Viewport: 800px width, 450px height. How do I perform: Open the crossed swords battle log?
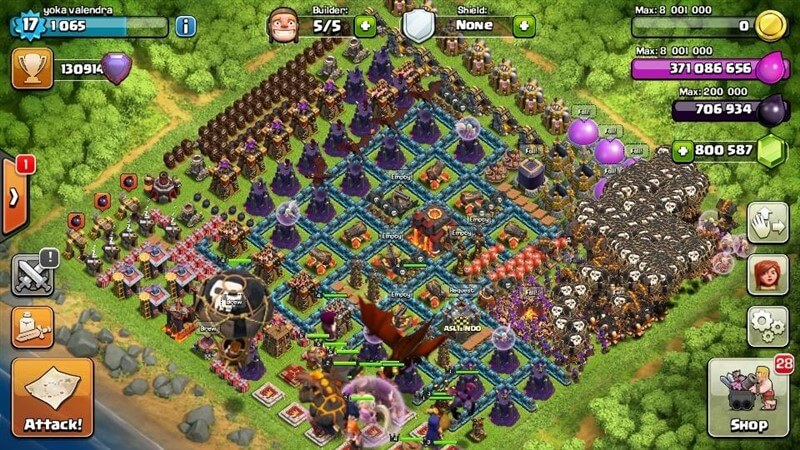(x=32, y=274)
